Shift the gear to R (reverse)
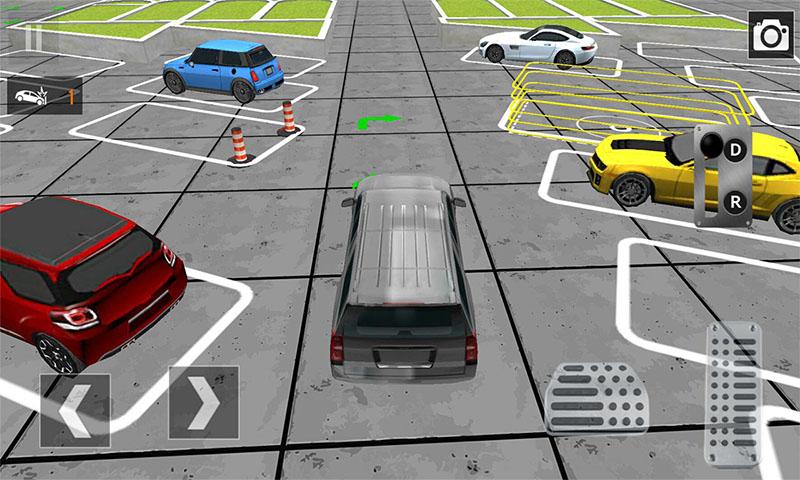The width and height of the screenshot is (800, 480). [736, 202]
